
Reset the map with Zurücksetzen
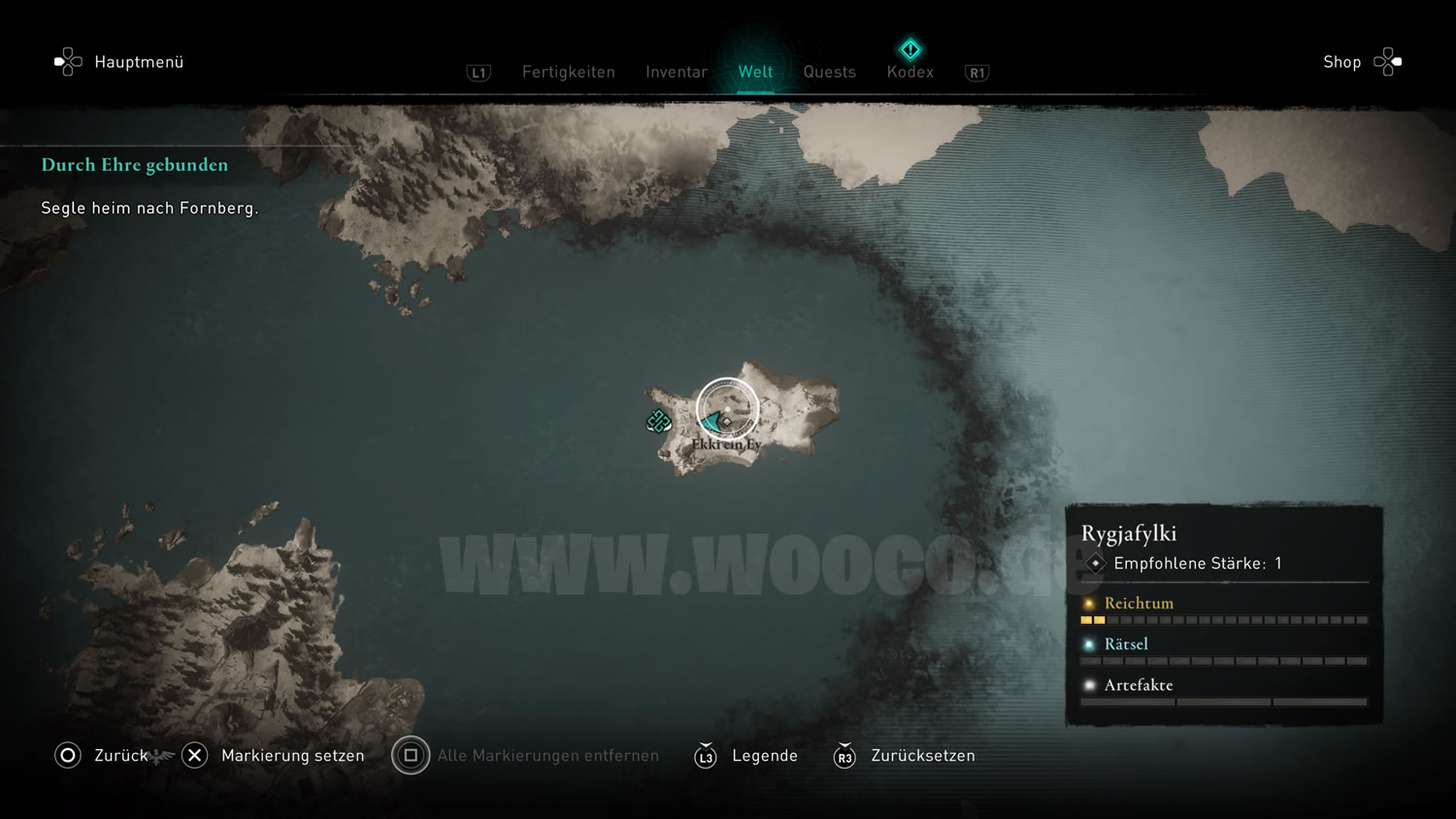[922, 755]
